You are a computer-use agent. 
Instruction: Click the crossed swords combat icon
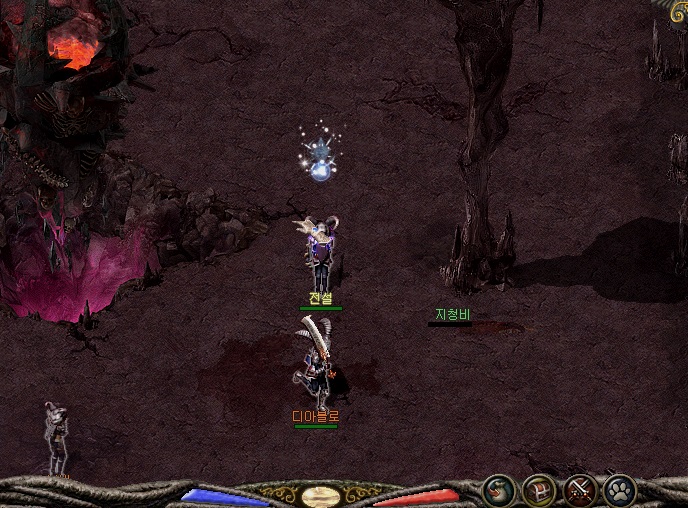[579, 490]
